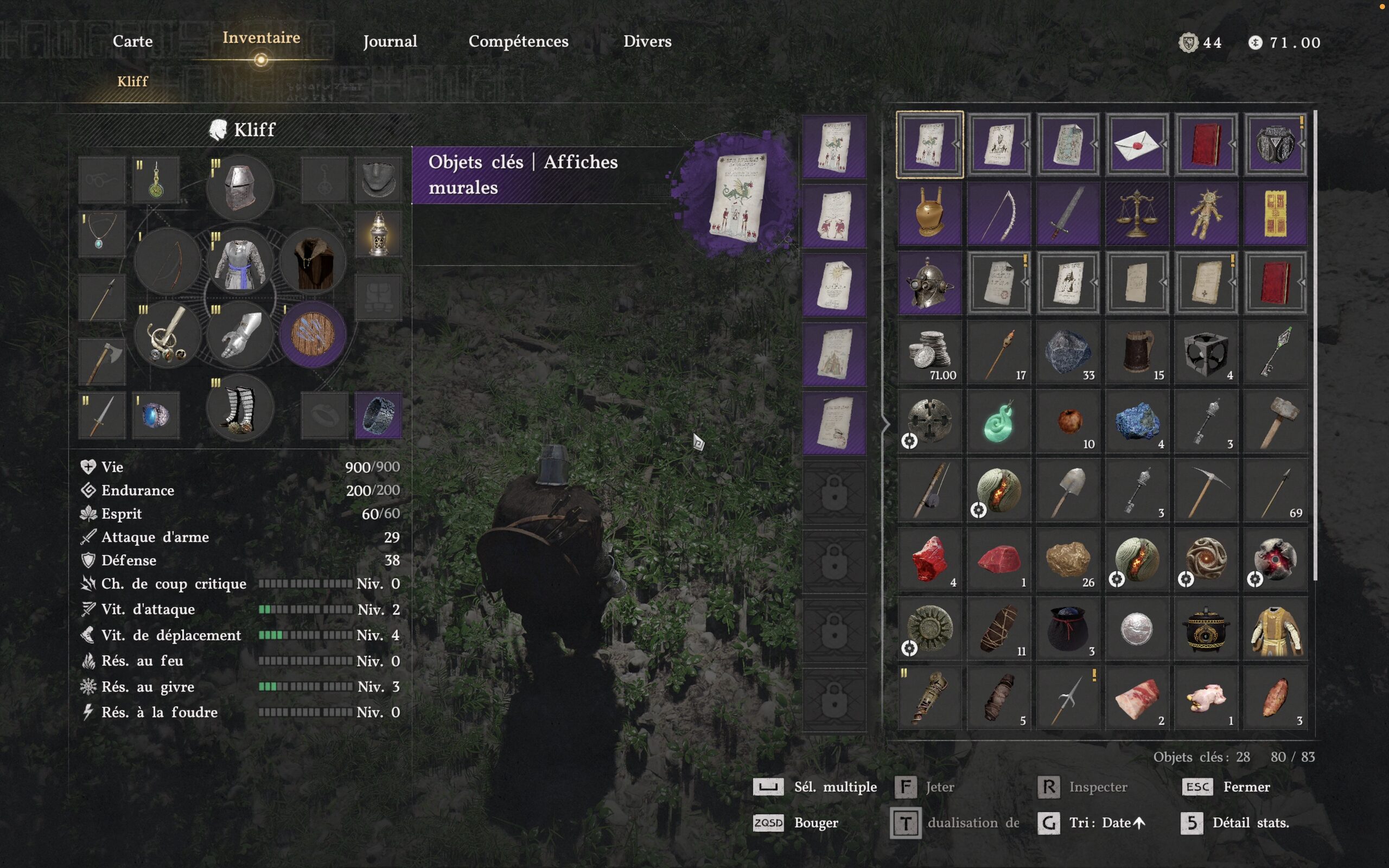
Task: Select the equipped great helm slot
Action: pyautogui.click(x=240, y=187)
